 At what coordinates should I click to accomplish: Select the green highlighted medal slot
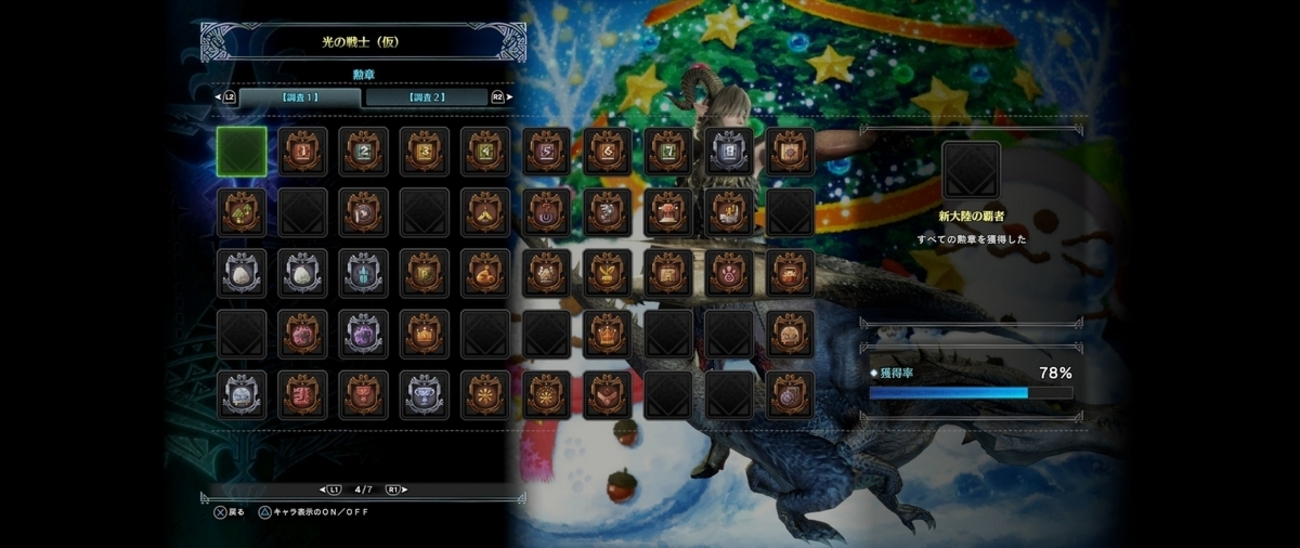point(242,151)
